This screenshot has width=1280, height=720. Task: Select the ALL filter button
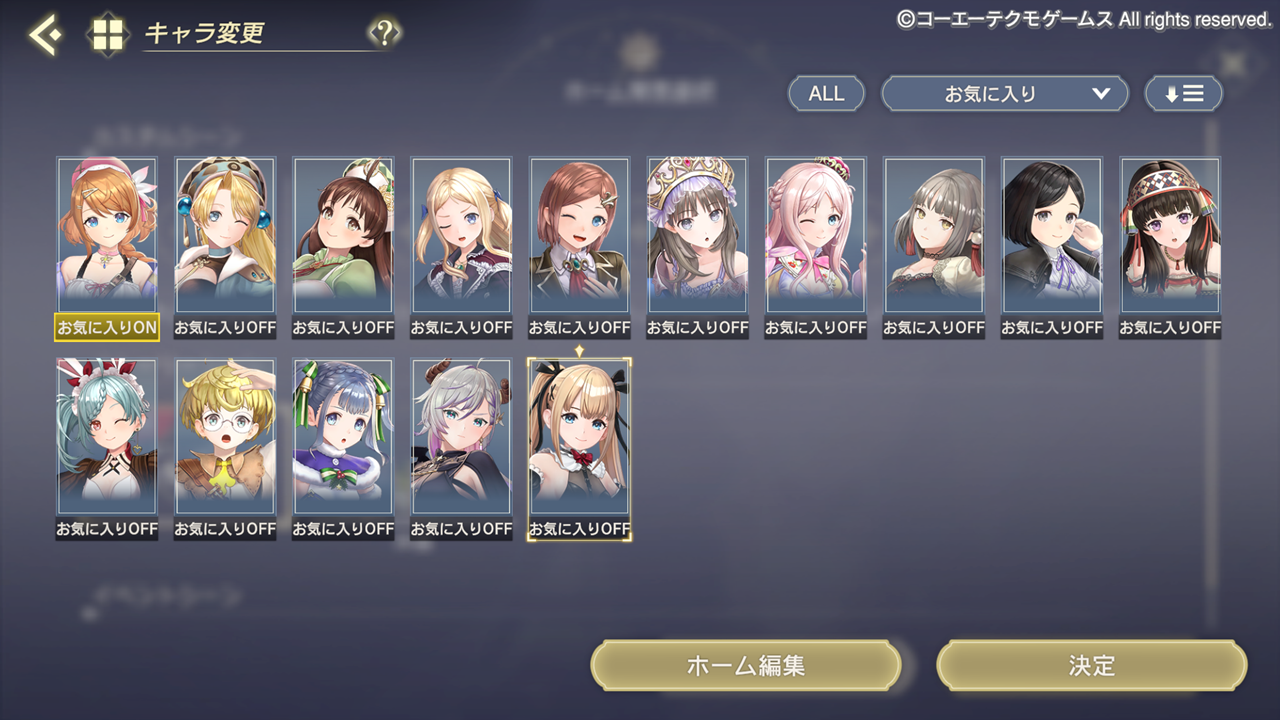click(826, 94)
